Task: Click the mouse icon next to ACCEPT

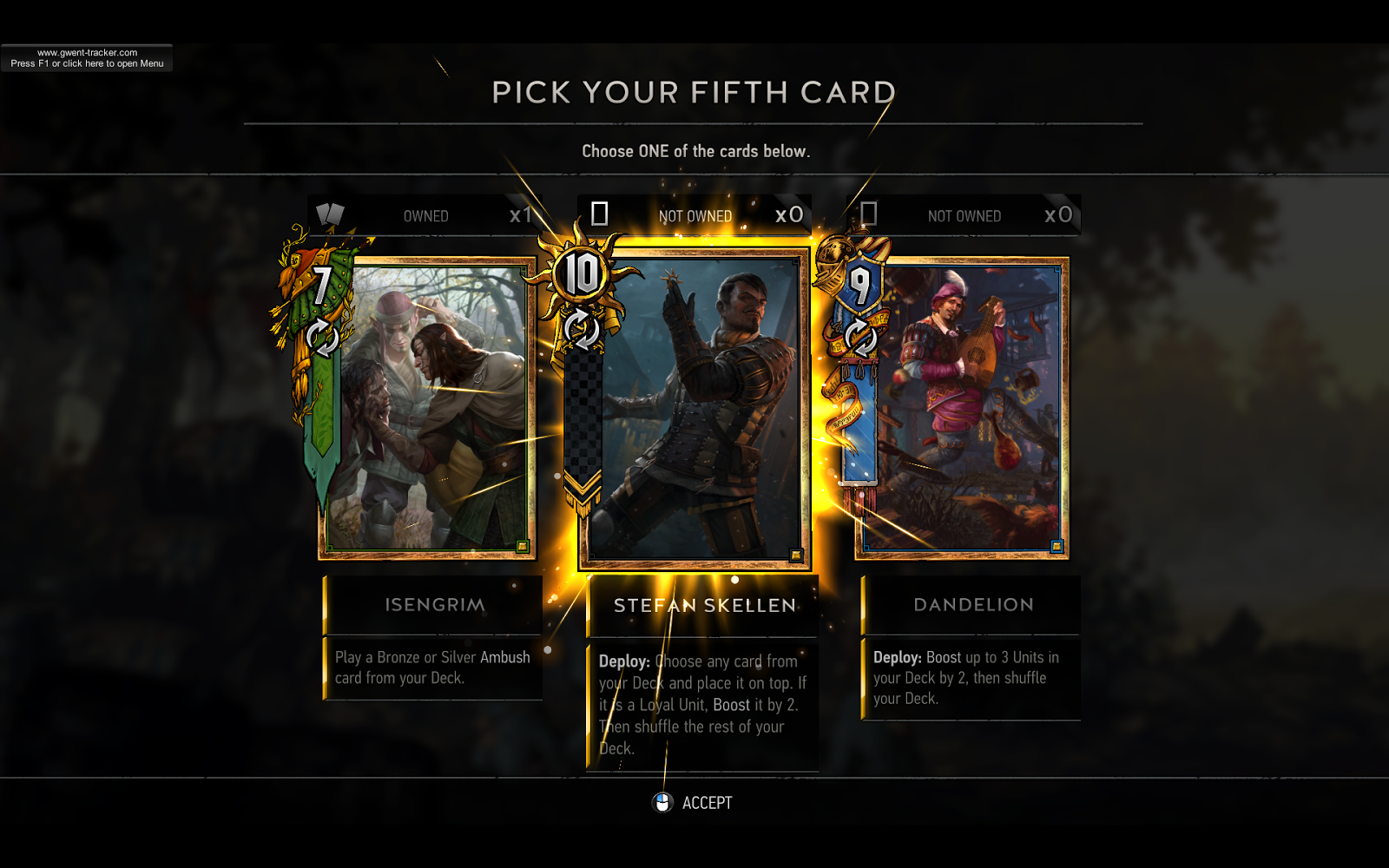Action: coord(662,802)
